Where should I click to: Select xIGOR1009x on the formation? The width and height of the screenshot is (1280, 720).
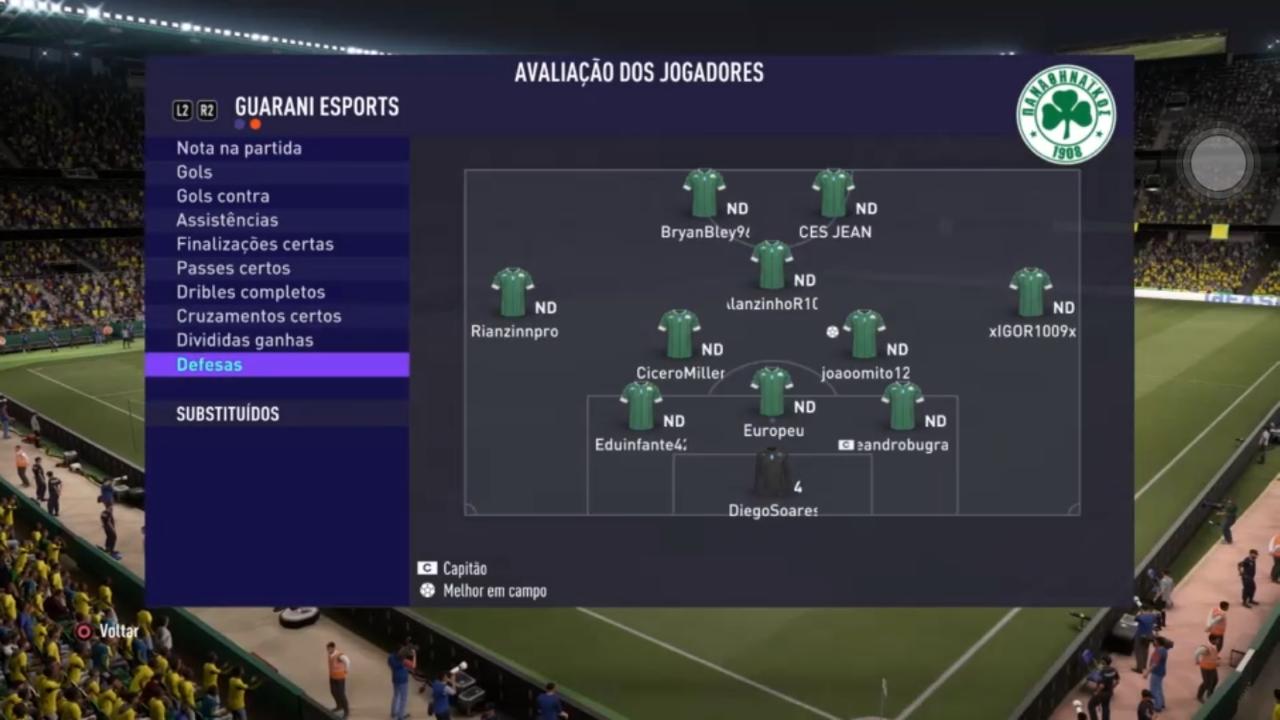click(x=1030, y=292)
